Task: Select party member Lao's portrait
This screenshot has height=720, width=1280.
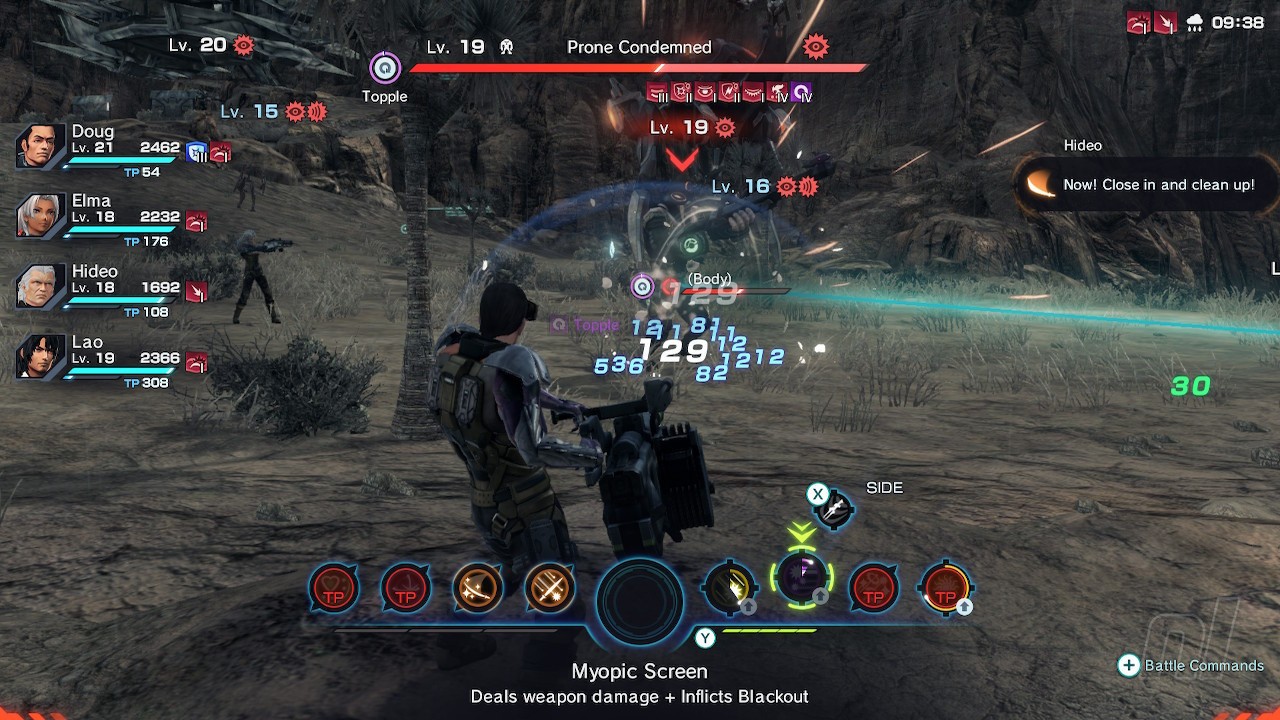Action: click(40, 358)
